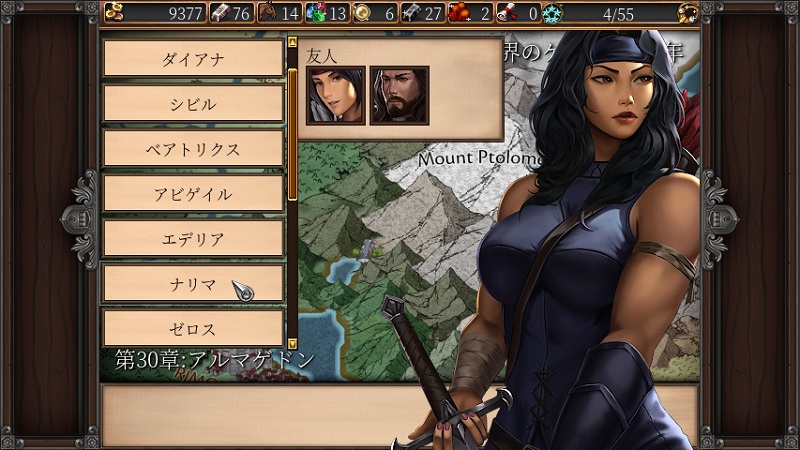Open the dark-haired woman friend portrait
The image size is (800, 450).
point(335,95)
